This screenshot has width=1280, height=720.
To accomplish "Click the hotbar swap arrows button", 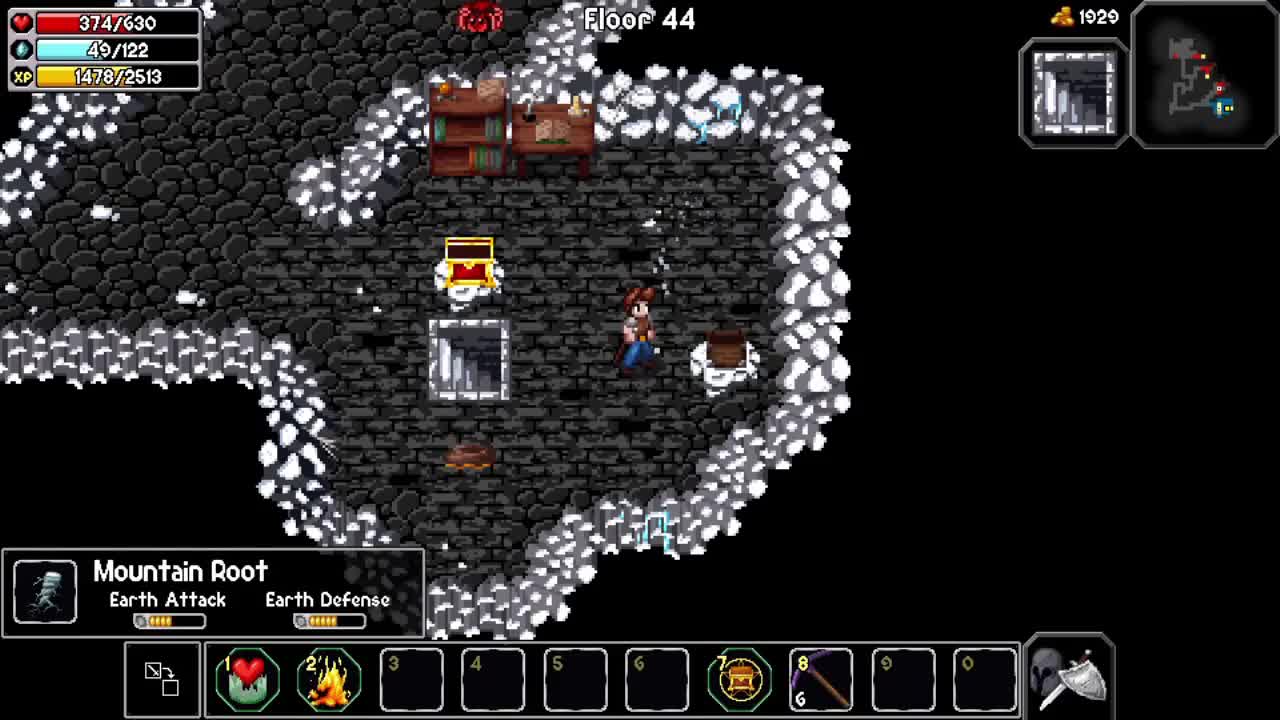I will click(x=162, y=679).
